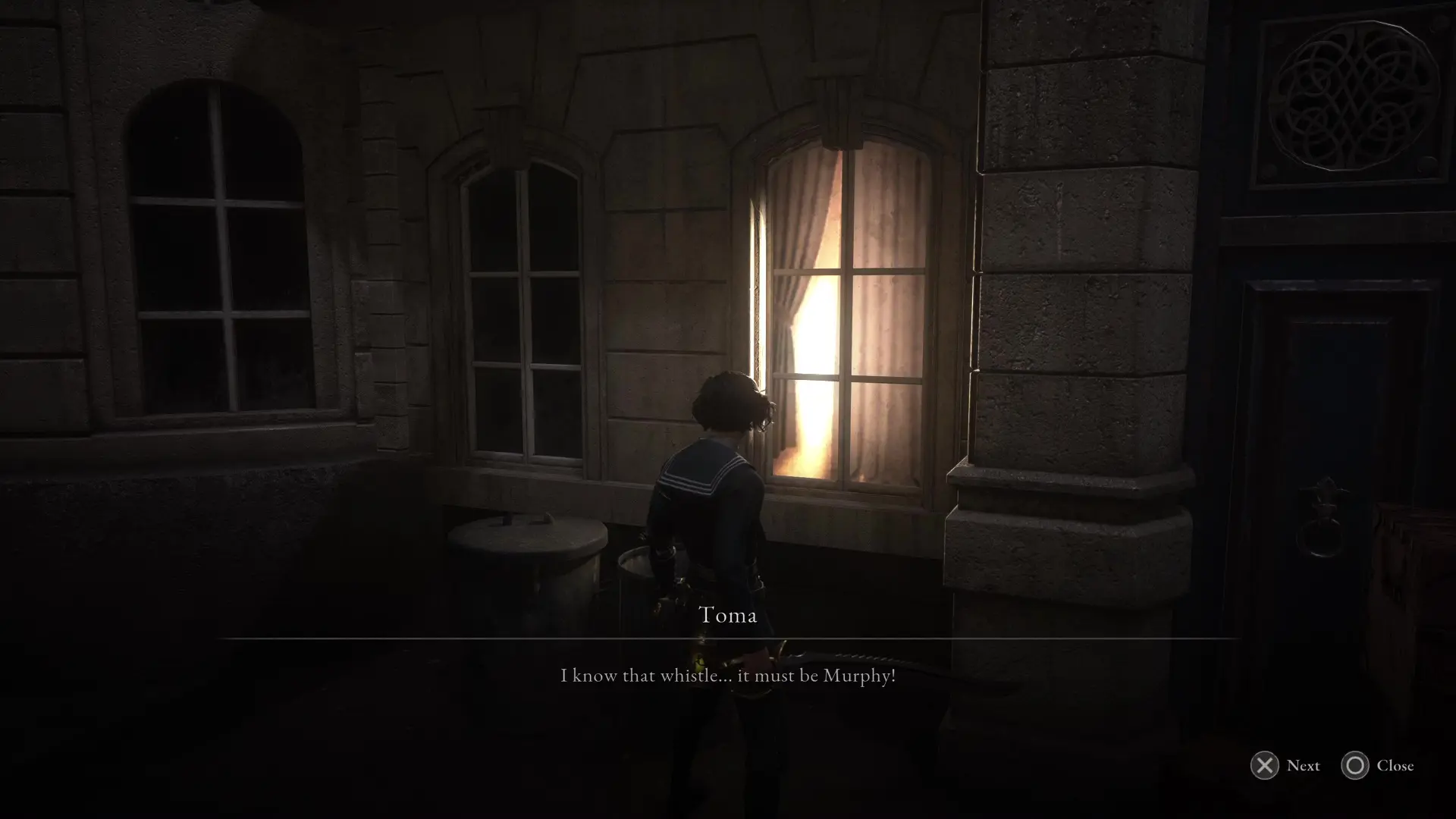This screenshot has width=1456, height=819.
Task: Click Next to advance the dialogue
Action: (x=1303, y=766)
